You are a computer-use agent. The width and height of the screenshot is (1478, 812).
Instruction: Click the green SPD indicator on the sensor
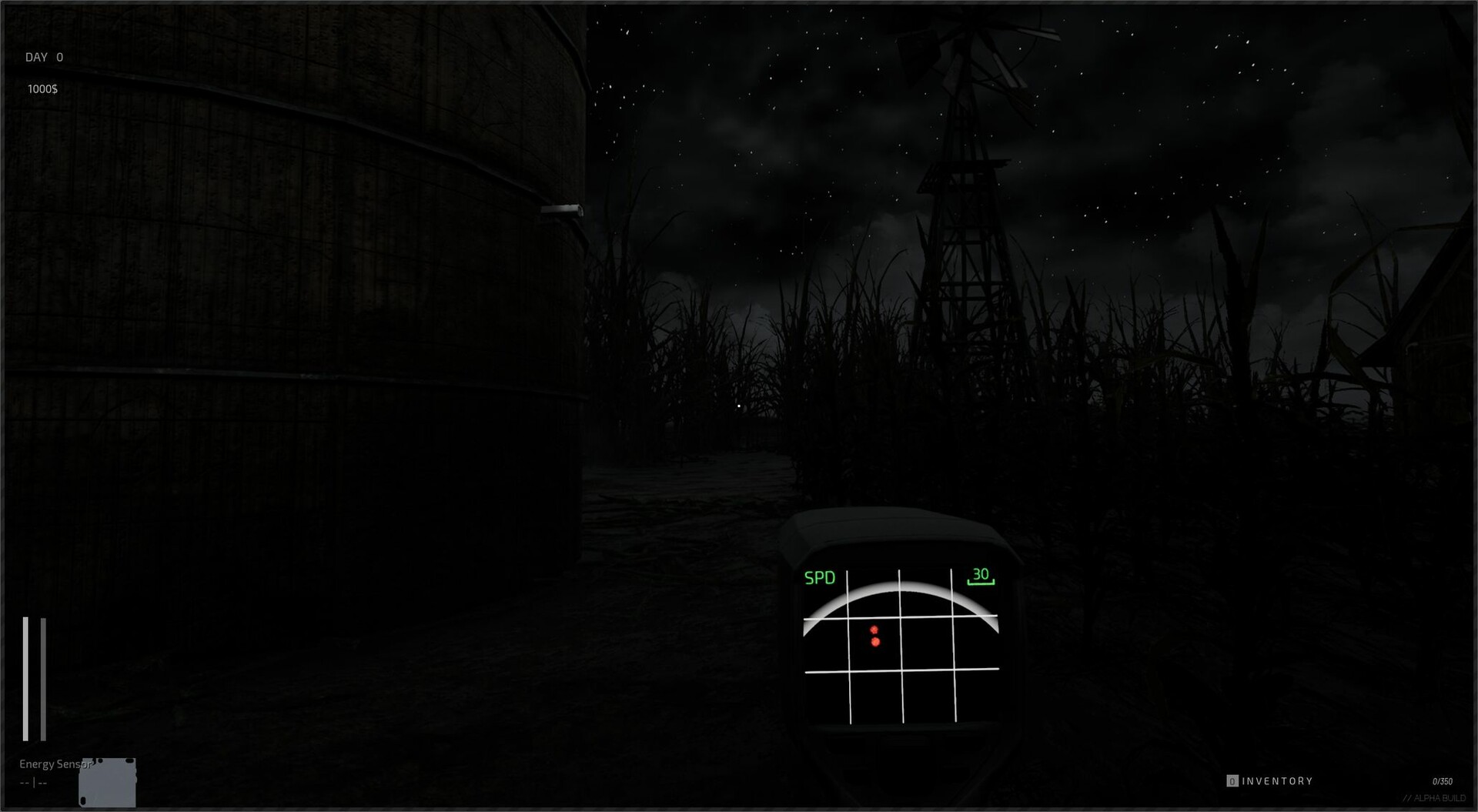[821, 578]
